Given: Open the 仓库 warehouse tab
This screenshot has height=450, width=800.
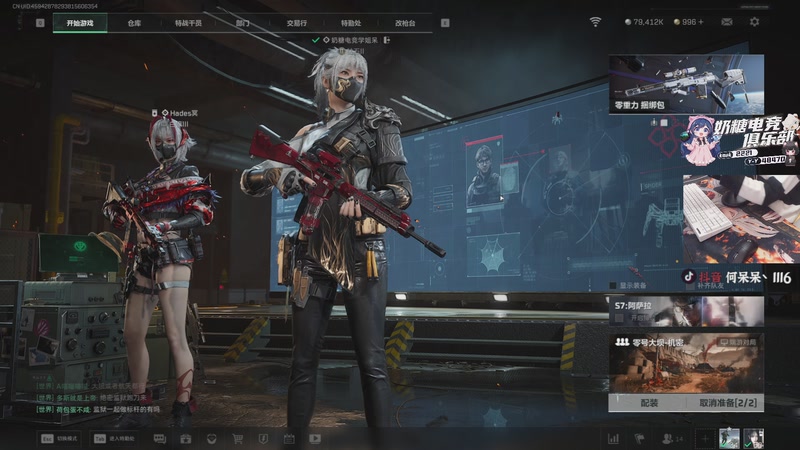Looking at the screenshot, I should pyautogui.click(x=134, y=22).
